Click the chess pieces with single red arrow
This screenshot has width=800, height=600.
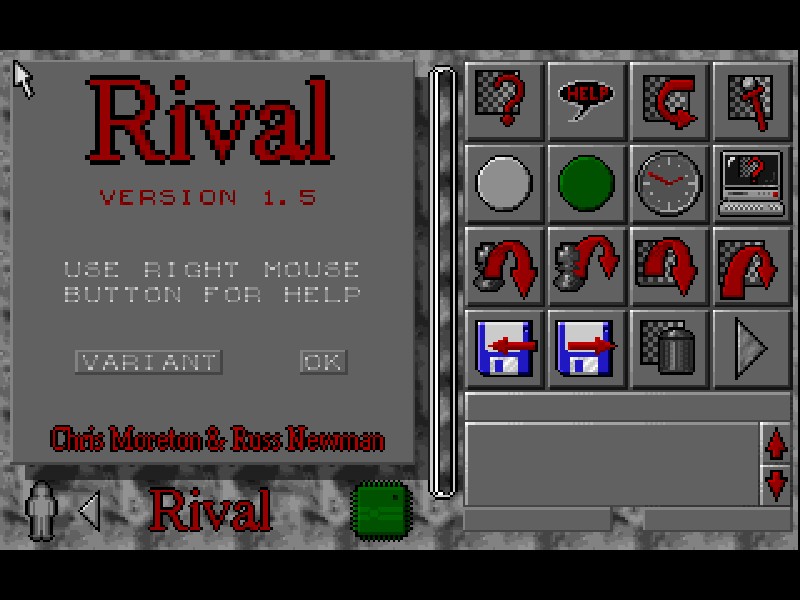pyautogui.click(x=505, y=267)
